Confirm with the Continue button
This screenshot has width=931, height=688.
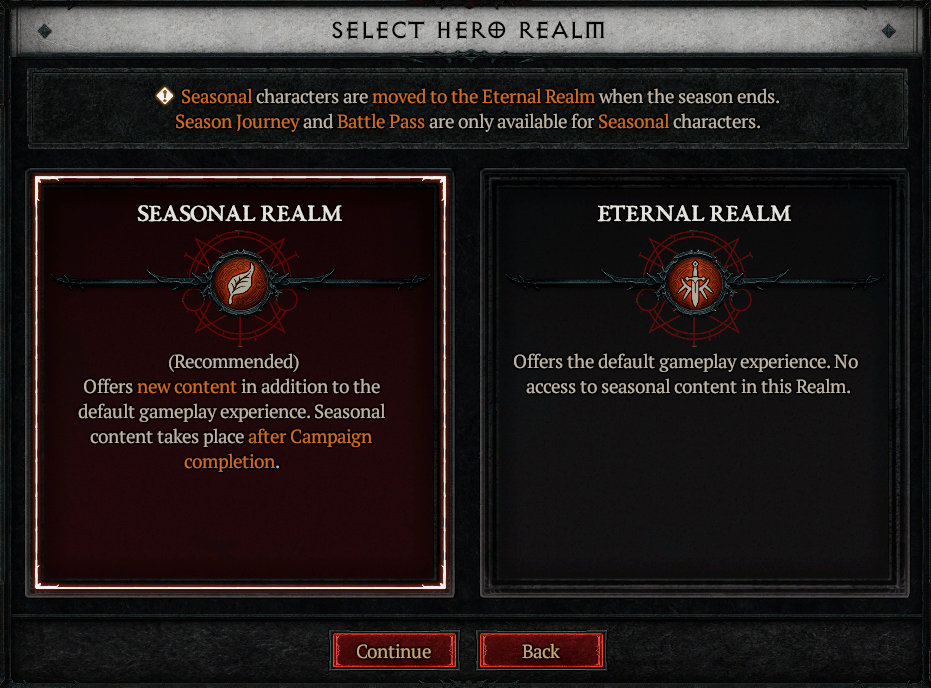pyautogui.click(x=394, y=651)
